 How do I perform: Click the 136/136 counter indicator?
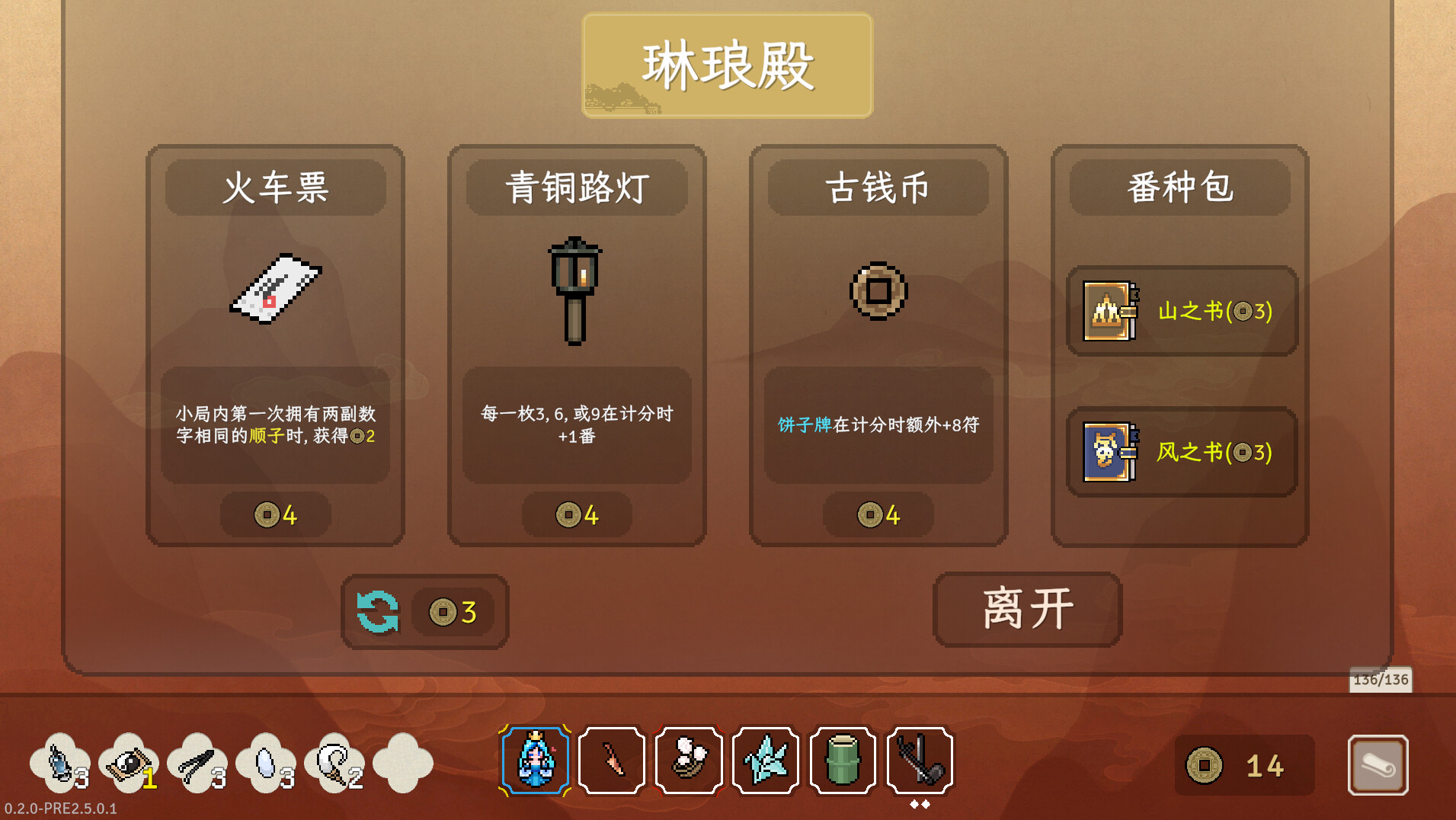click(1381, 679)
